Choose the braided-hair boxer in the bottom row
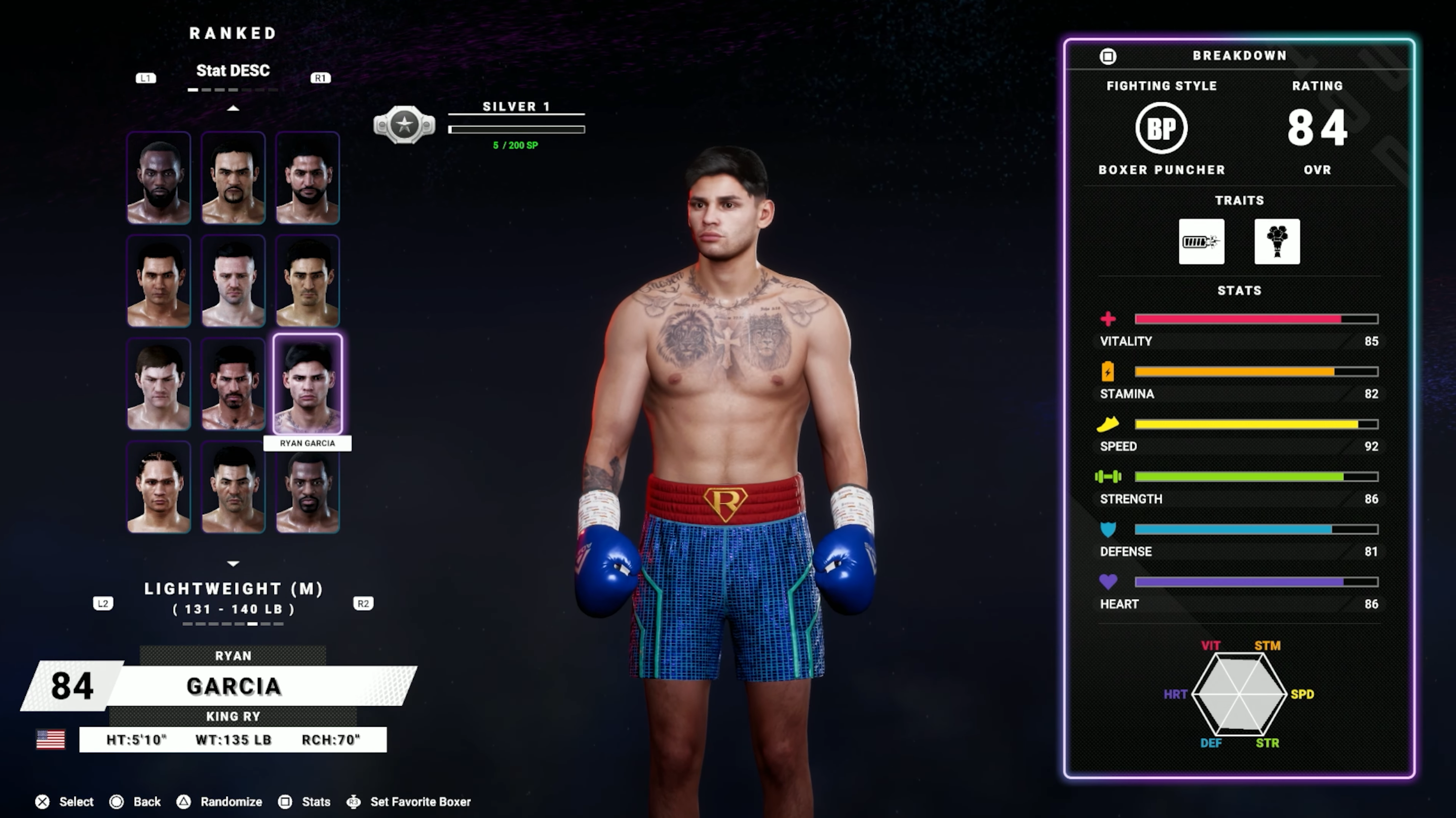Image resolution: width=1456 pixels, height=818 pixels. [x=159, y=487]
